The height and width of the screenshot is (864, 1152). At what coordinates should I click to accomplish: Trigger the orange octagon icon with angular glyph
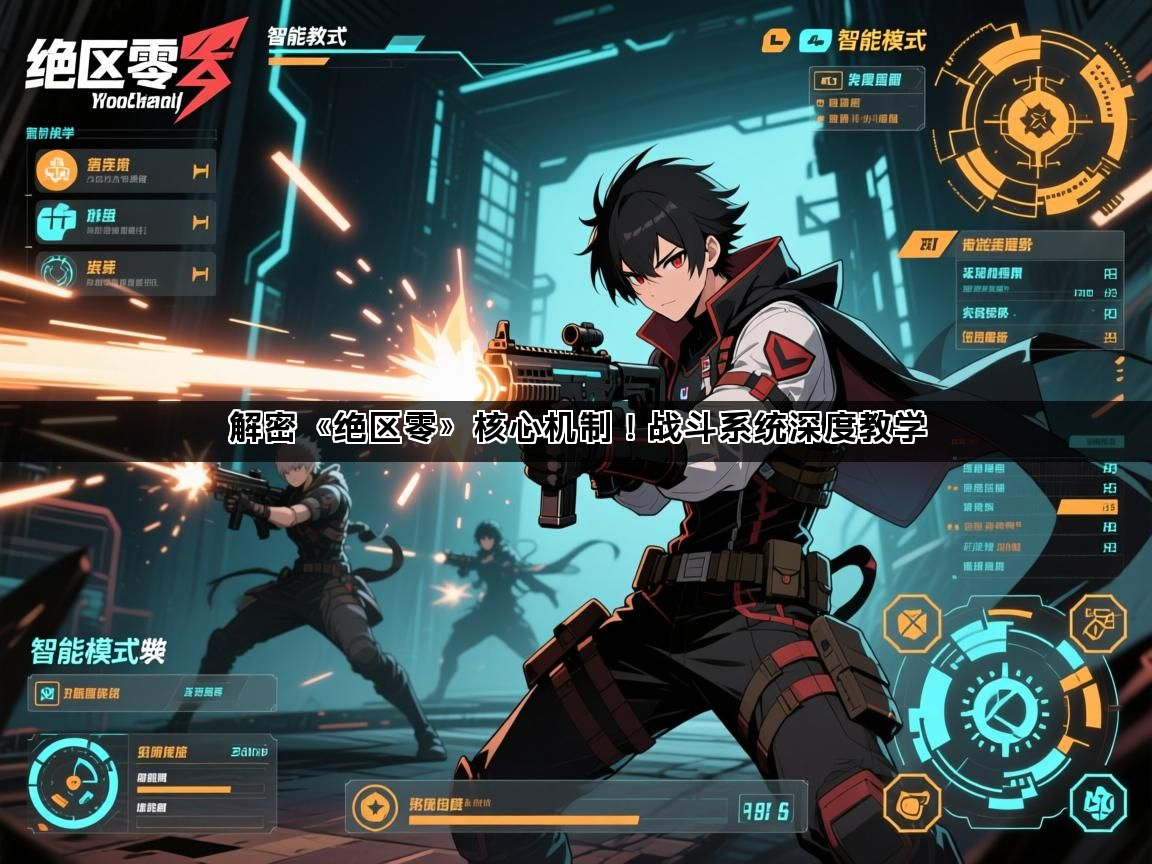[x=1097, y=623]
